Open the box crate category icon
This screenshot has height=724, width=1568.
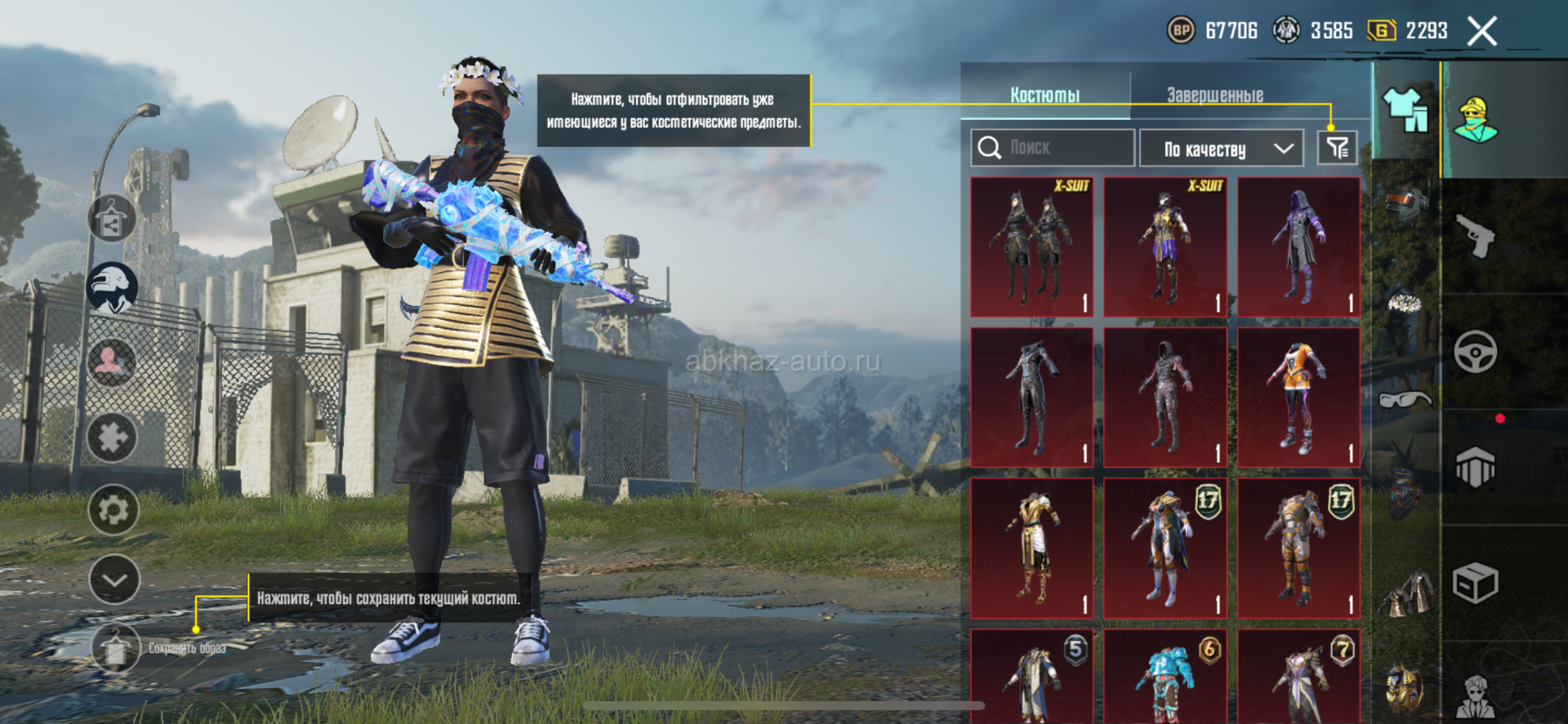coord(1476,583)
